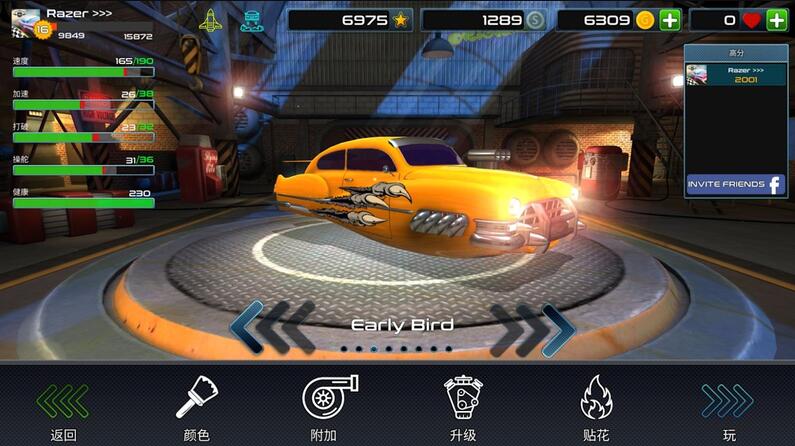Select the yellow jet plane icon
This screenshot has height=446, width=795.
click(211, 20)
